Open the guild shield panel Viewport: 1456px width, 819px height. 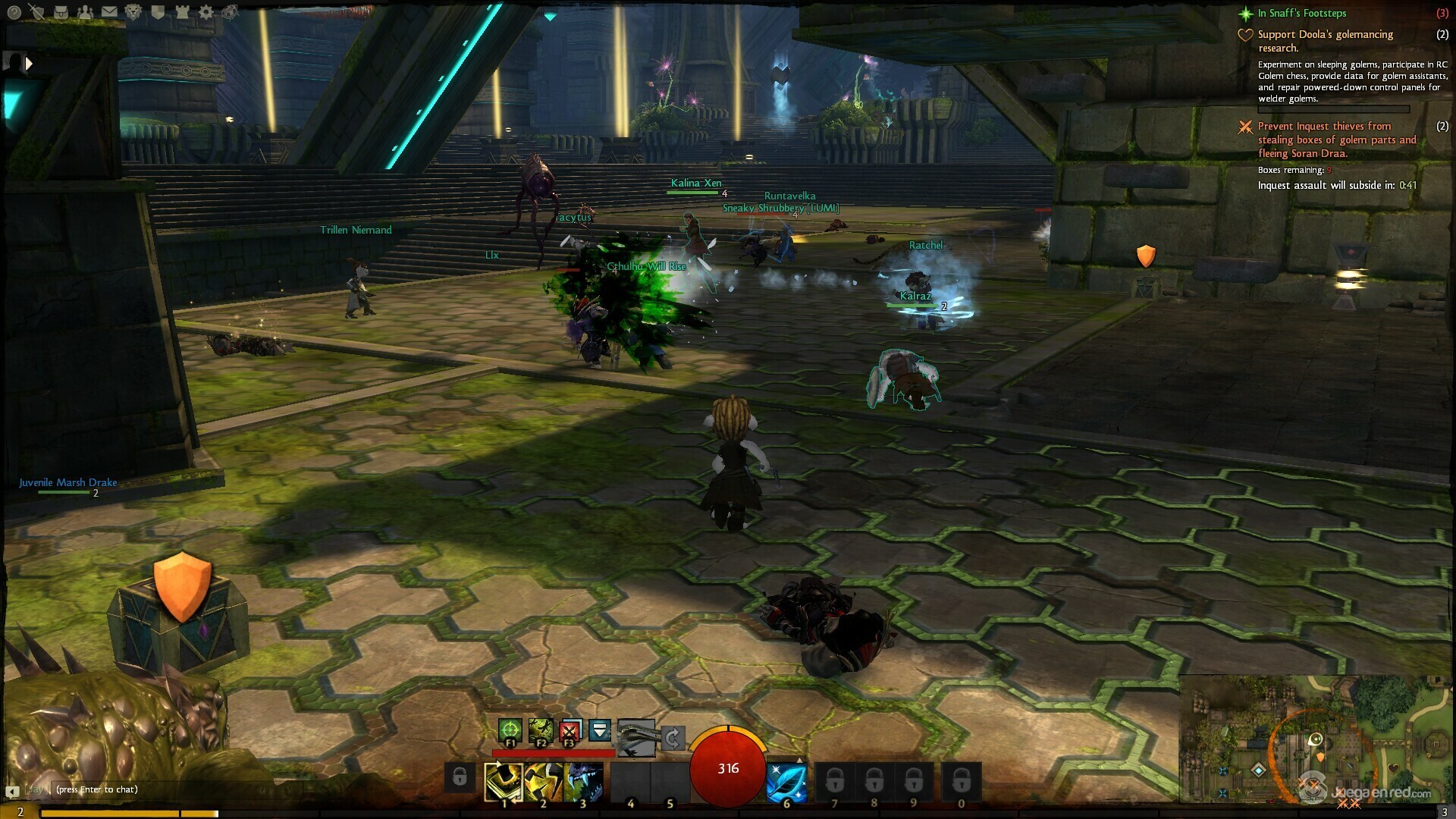point(158,11)
